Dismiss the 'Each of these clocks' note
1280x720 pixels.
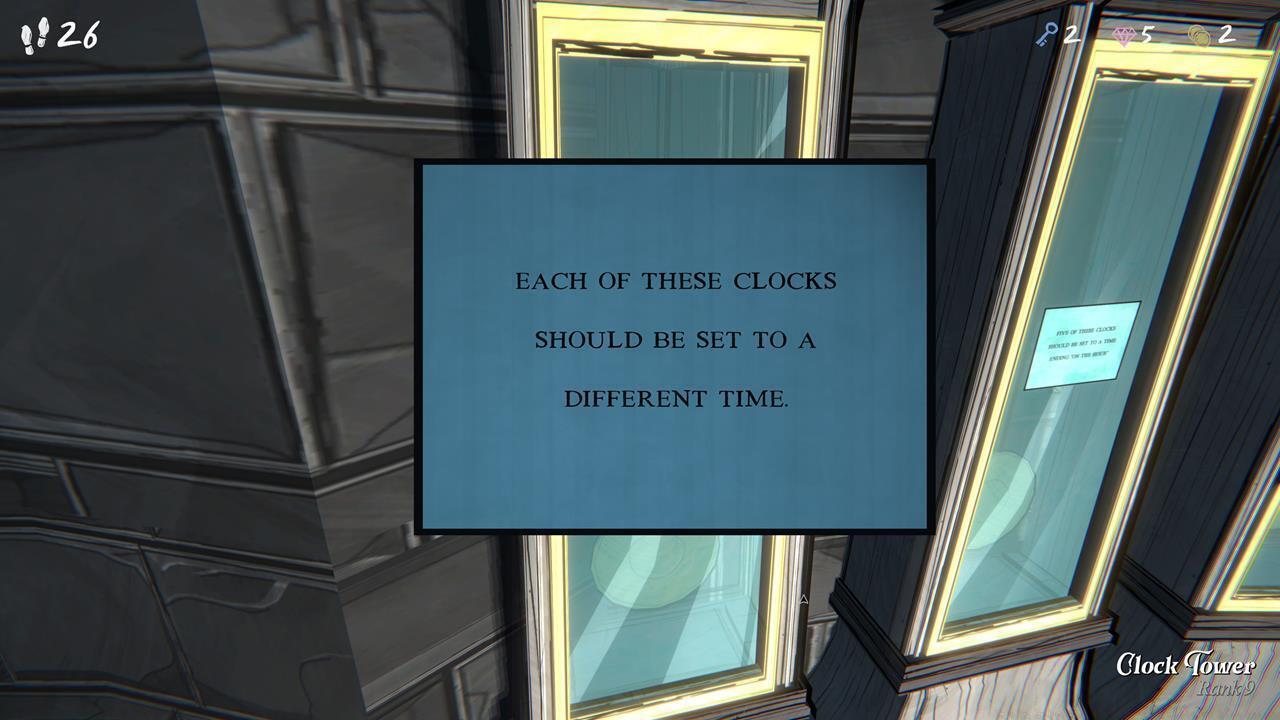point(677,343)
